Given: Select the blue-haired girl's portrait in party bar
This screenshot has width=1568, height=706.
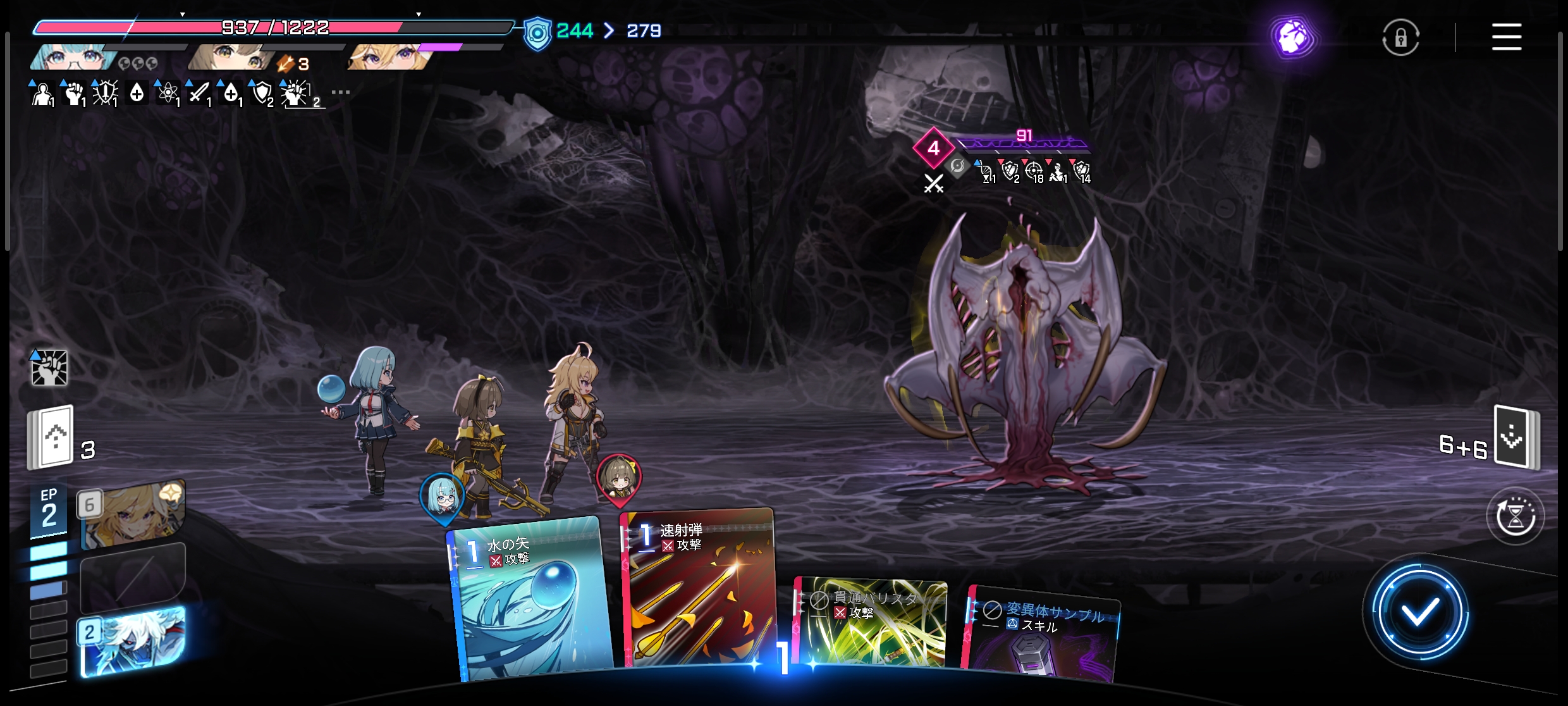Looking at the screenshot, I should coord(73,58).
